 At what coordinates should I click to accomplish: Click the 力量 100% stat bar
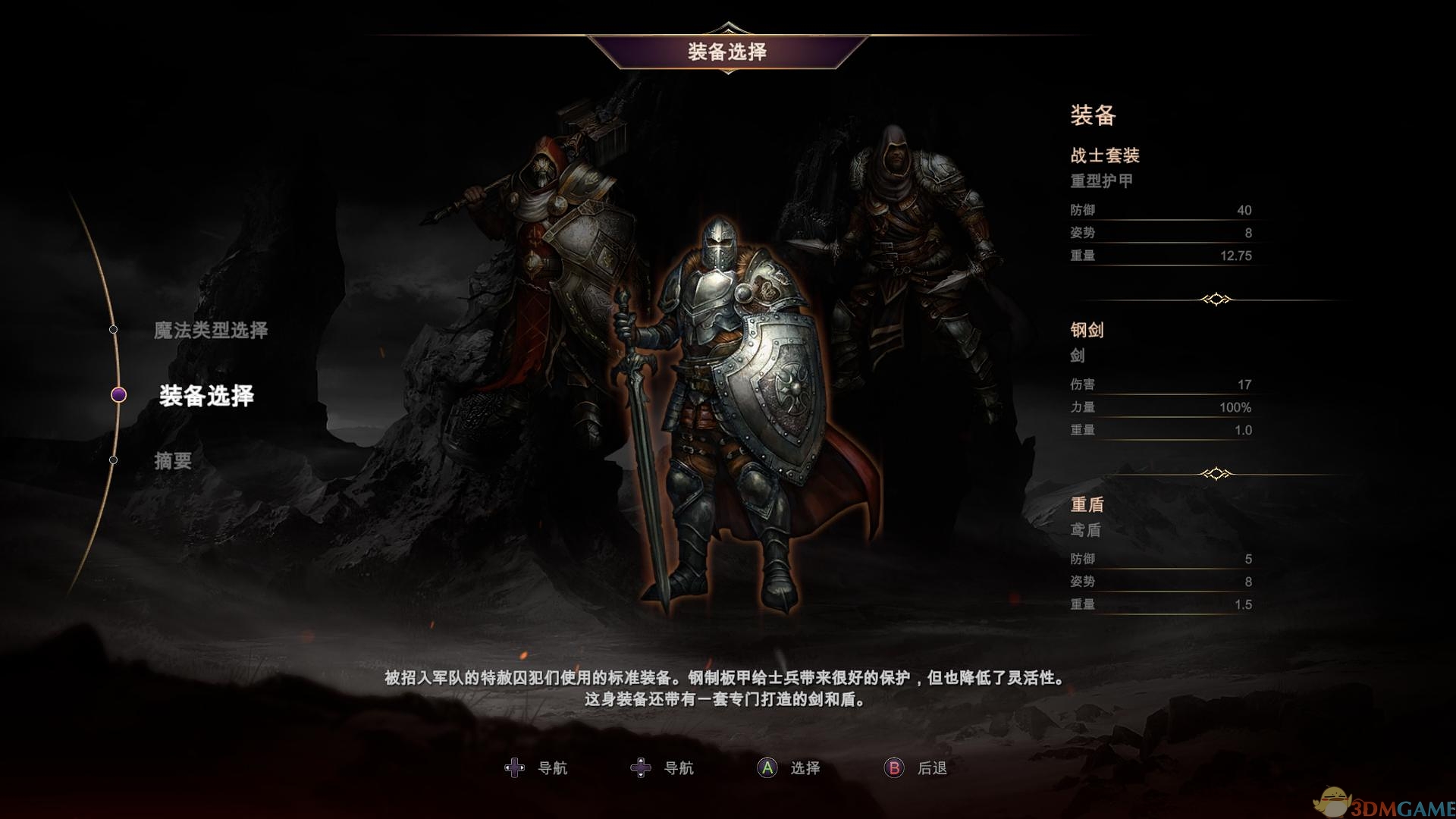[x=1160, y=406]
